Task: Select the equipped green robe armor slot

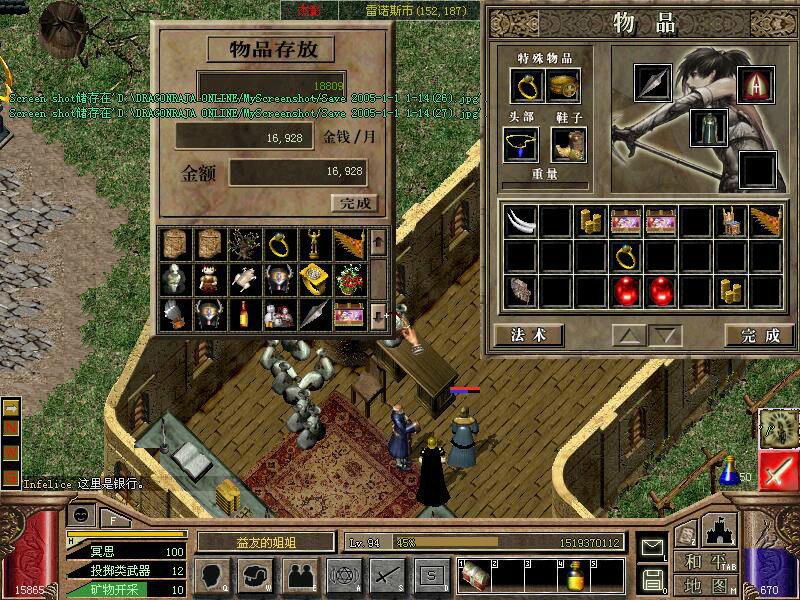Action: point(708,127)
